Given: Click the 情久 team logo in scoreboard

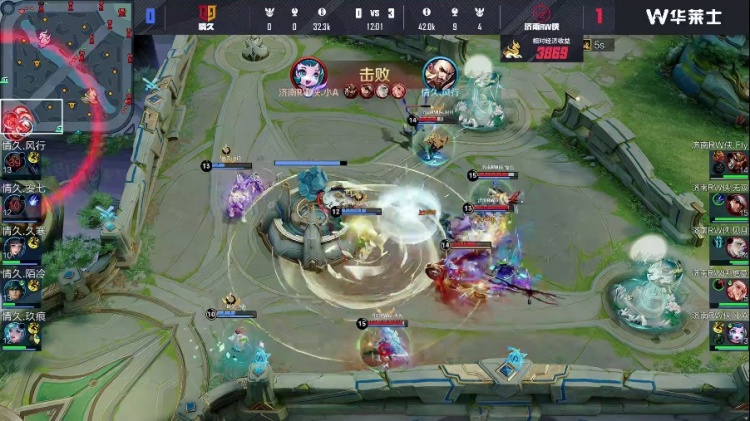Looking at the screenshot, I should 208,16.
